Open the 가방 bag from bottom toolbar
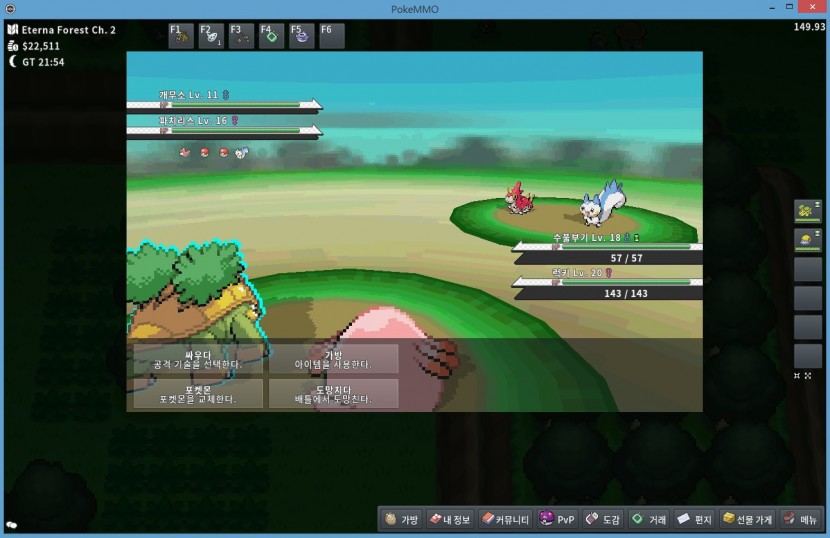 point(402,519)
